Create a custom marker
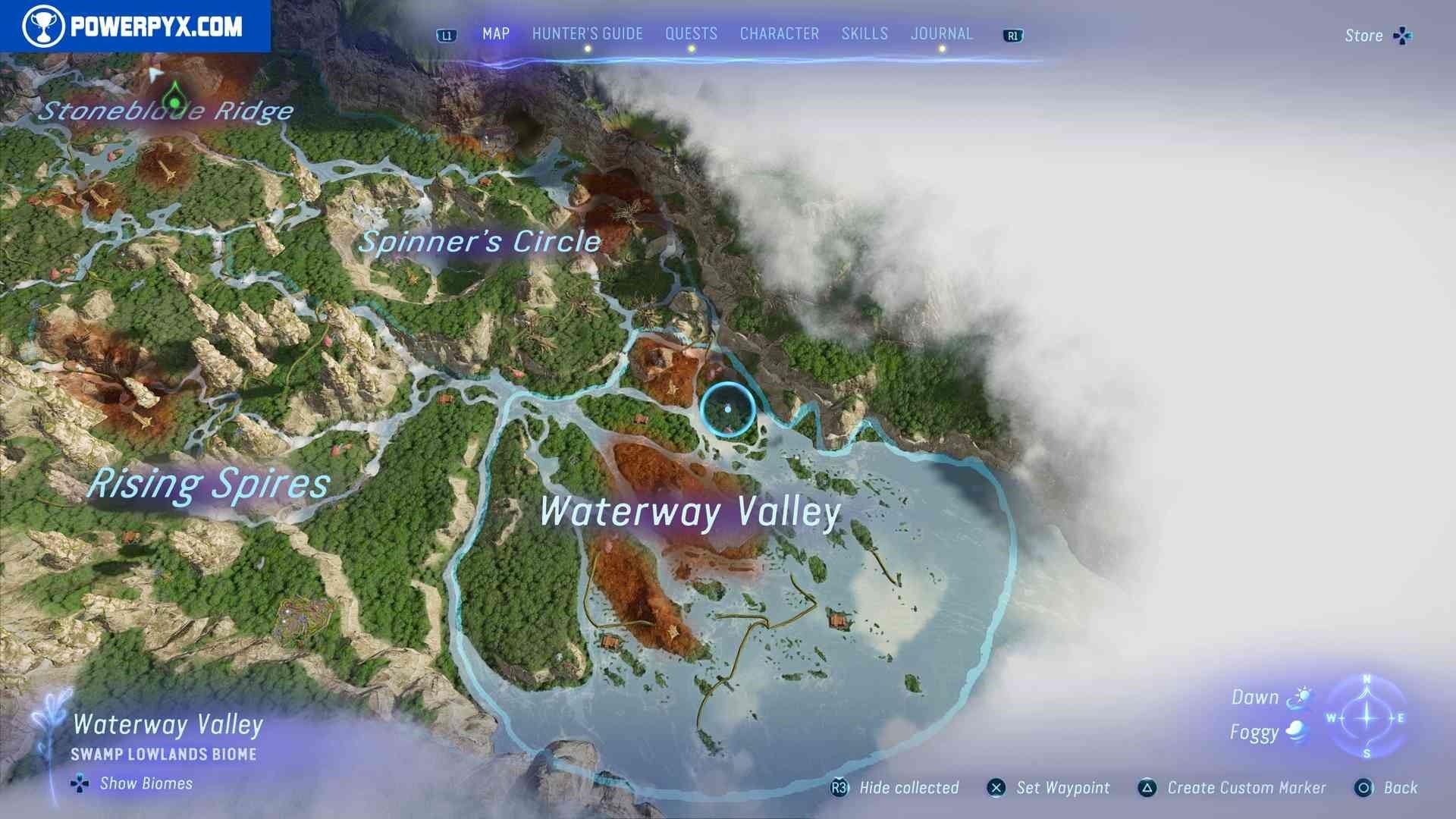Viewport: 1456px width, 819px height. (1232, 788)
